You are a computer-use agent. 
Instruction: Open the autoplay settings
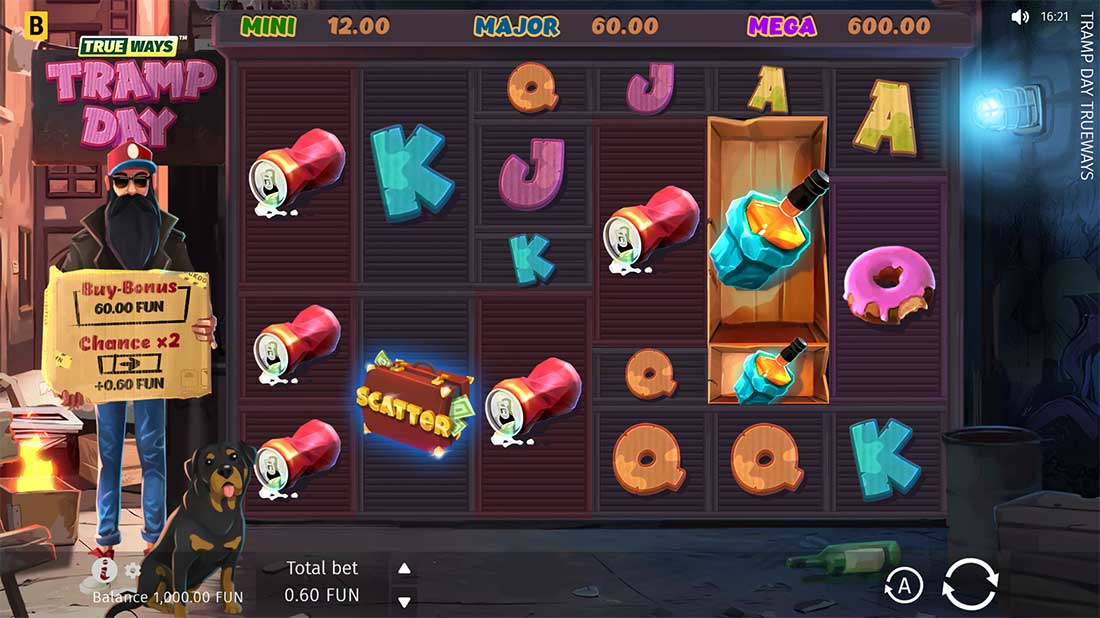[904, 587]
